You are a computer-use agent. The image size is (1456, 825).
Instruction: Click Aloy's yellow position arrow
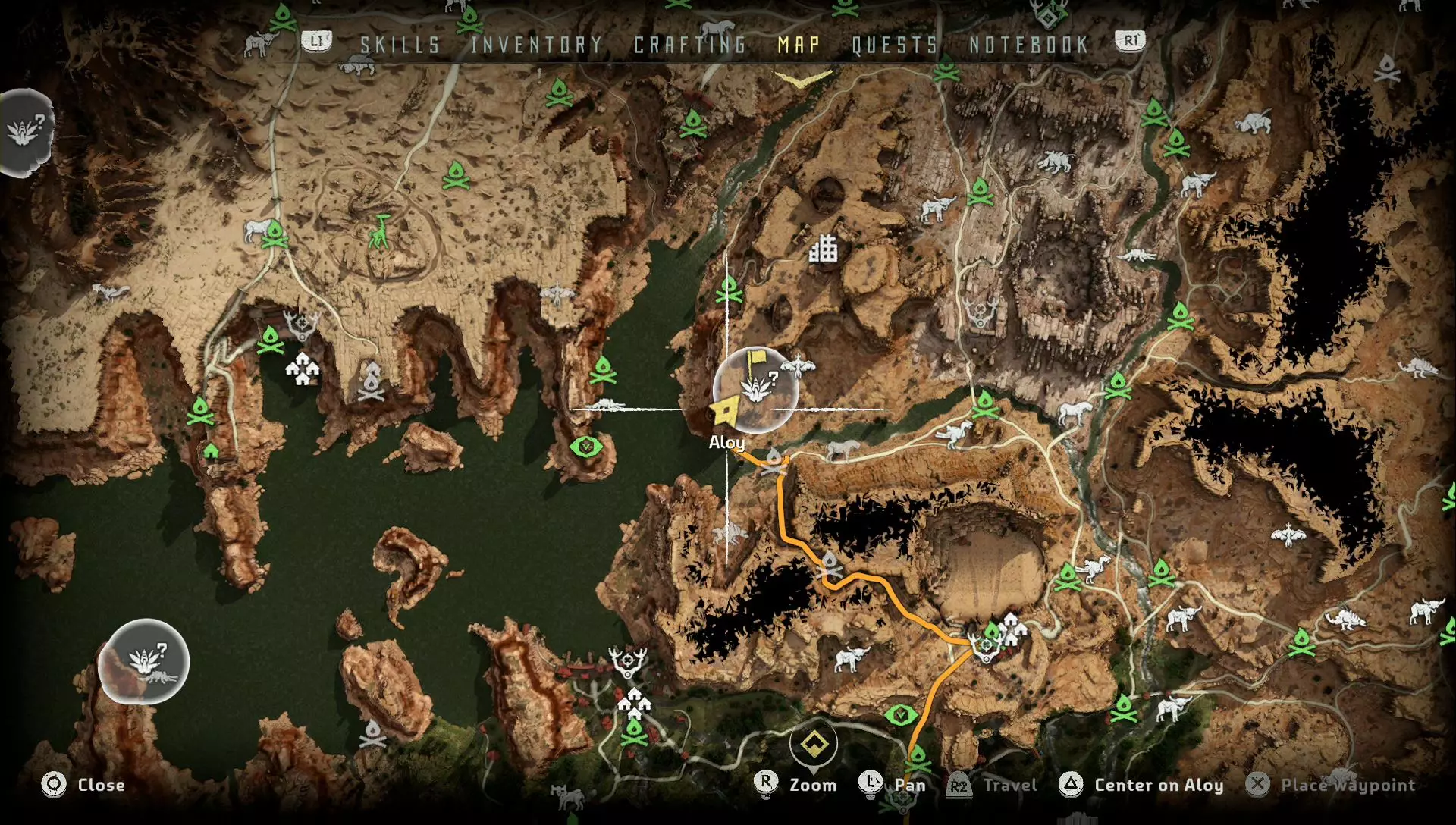[x=726, y=412]
